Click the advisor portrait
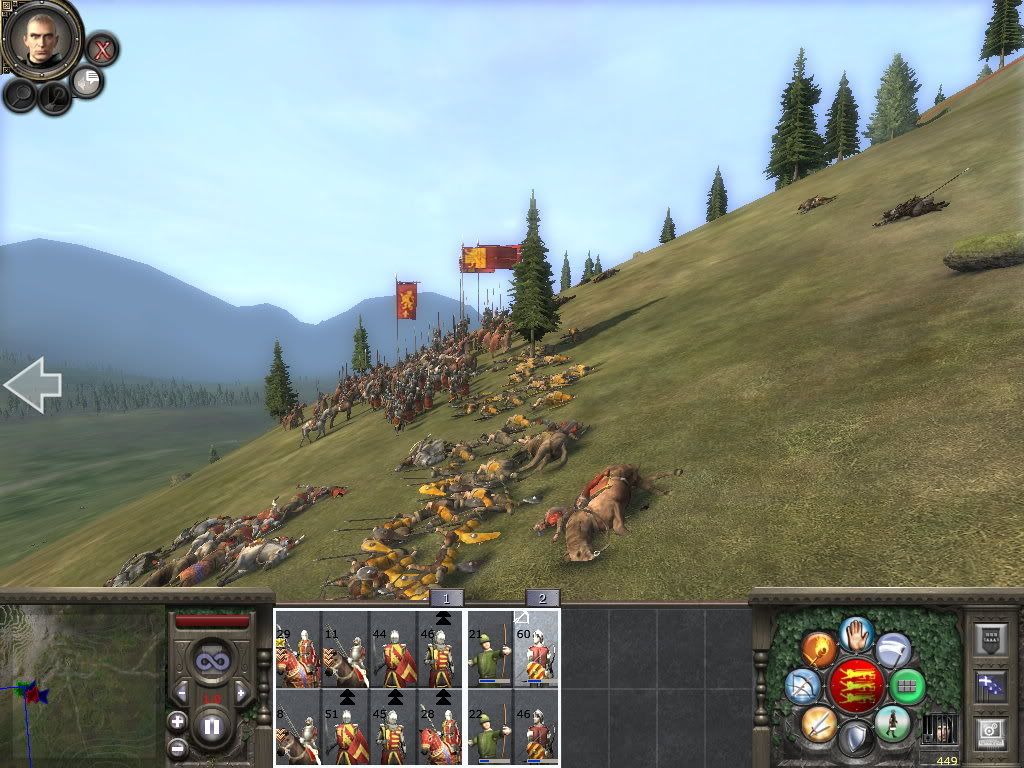This screenshot has width=1024, height=768. [x=41, y=37]
